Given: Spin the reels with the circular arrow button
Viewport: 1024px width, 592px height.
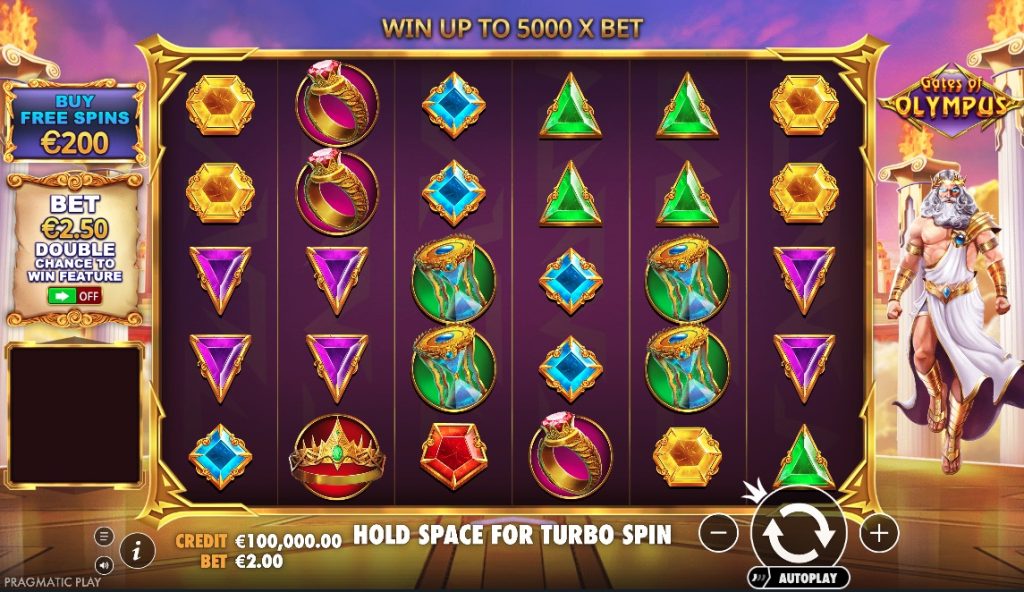Looking at the screenshot, I should [x=798, y=534].
